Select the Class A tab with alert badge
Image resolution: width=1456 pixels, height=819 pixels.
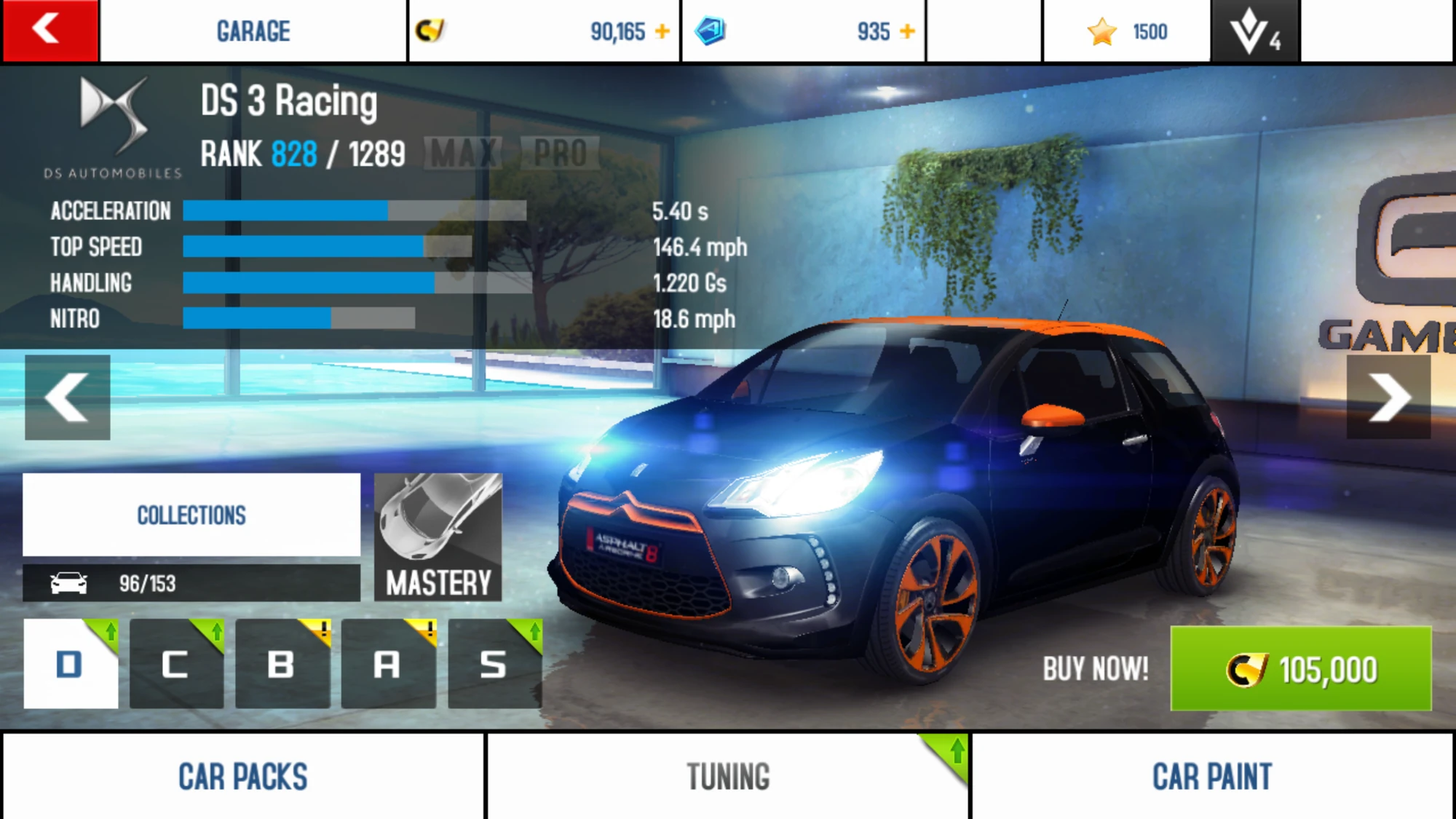coord(388,663)
